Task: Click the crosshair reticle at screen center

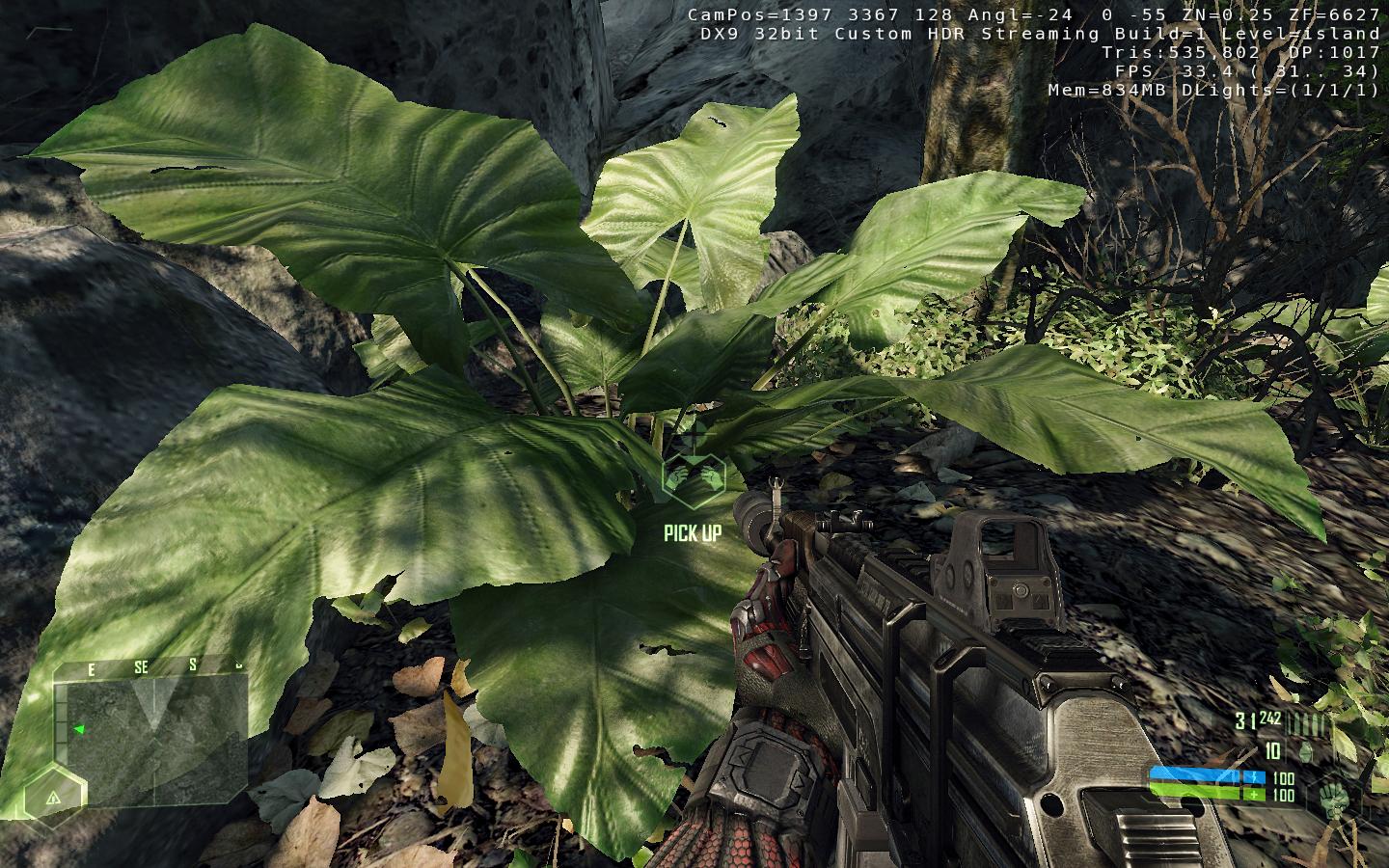Action: [694, 434]
